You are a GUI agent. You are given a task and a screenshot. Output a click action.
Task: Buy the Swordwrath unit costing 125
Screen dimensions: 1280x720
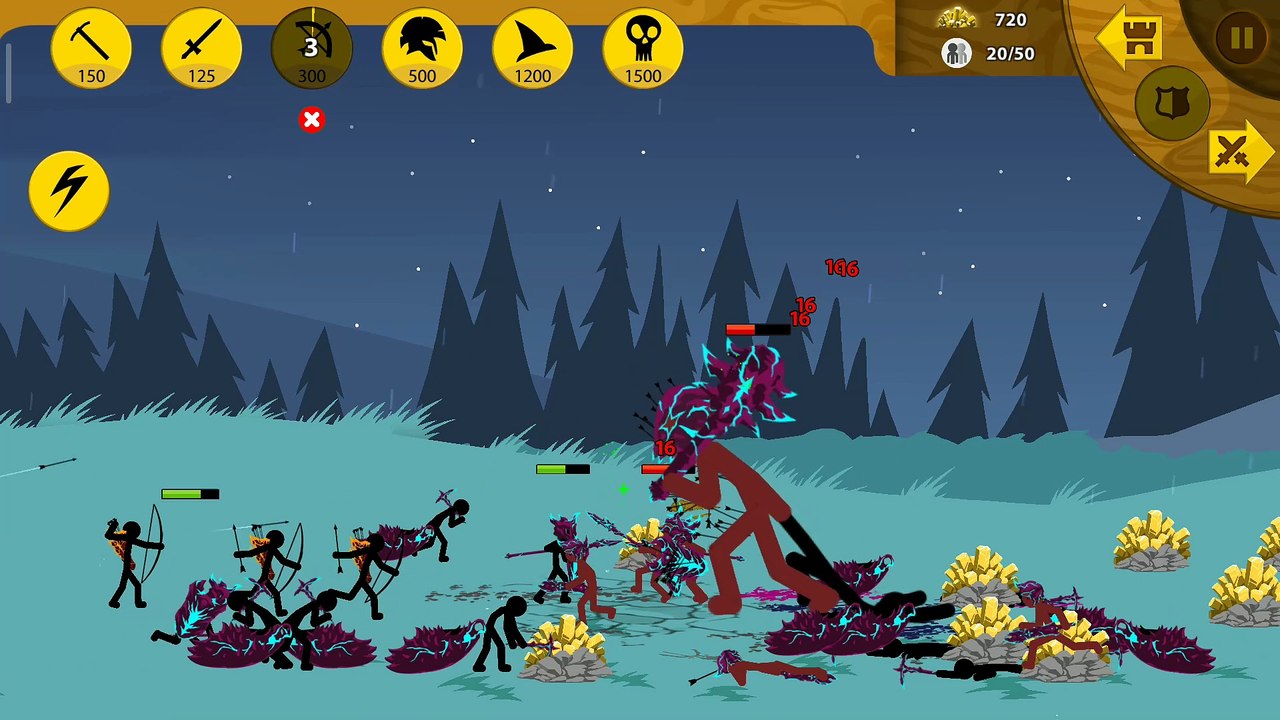[x=201, y=48]
